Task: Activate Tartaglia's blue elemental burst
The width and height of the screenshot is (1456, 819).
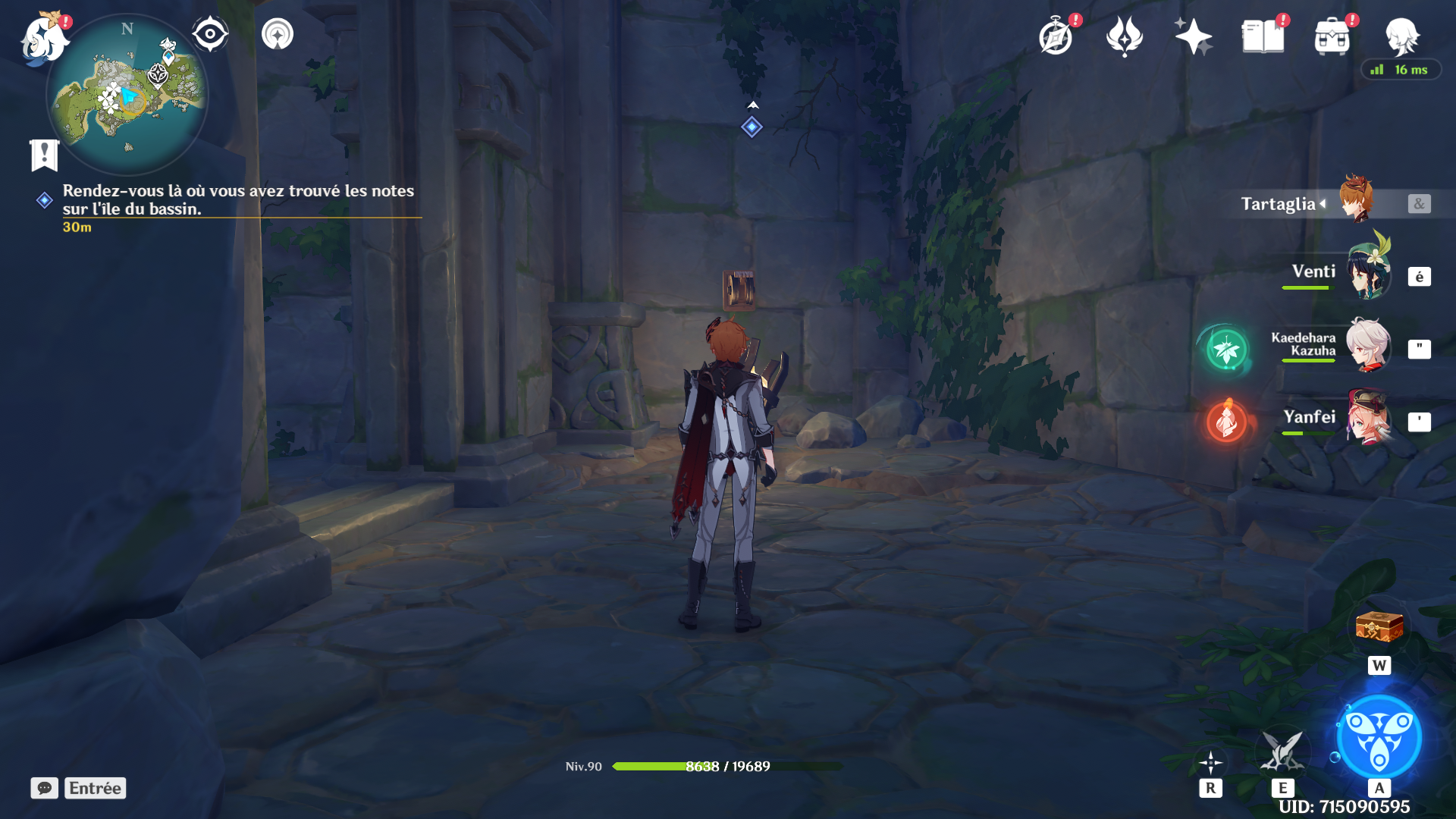Action: point(1379,737)
